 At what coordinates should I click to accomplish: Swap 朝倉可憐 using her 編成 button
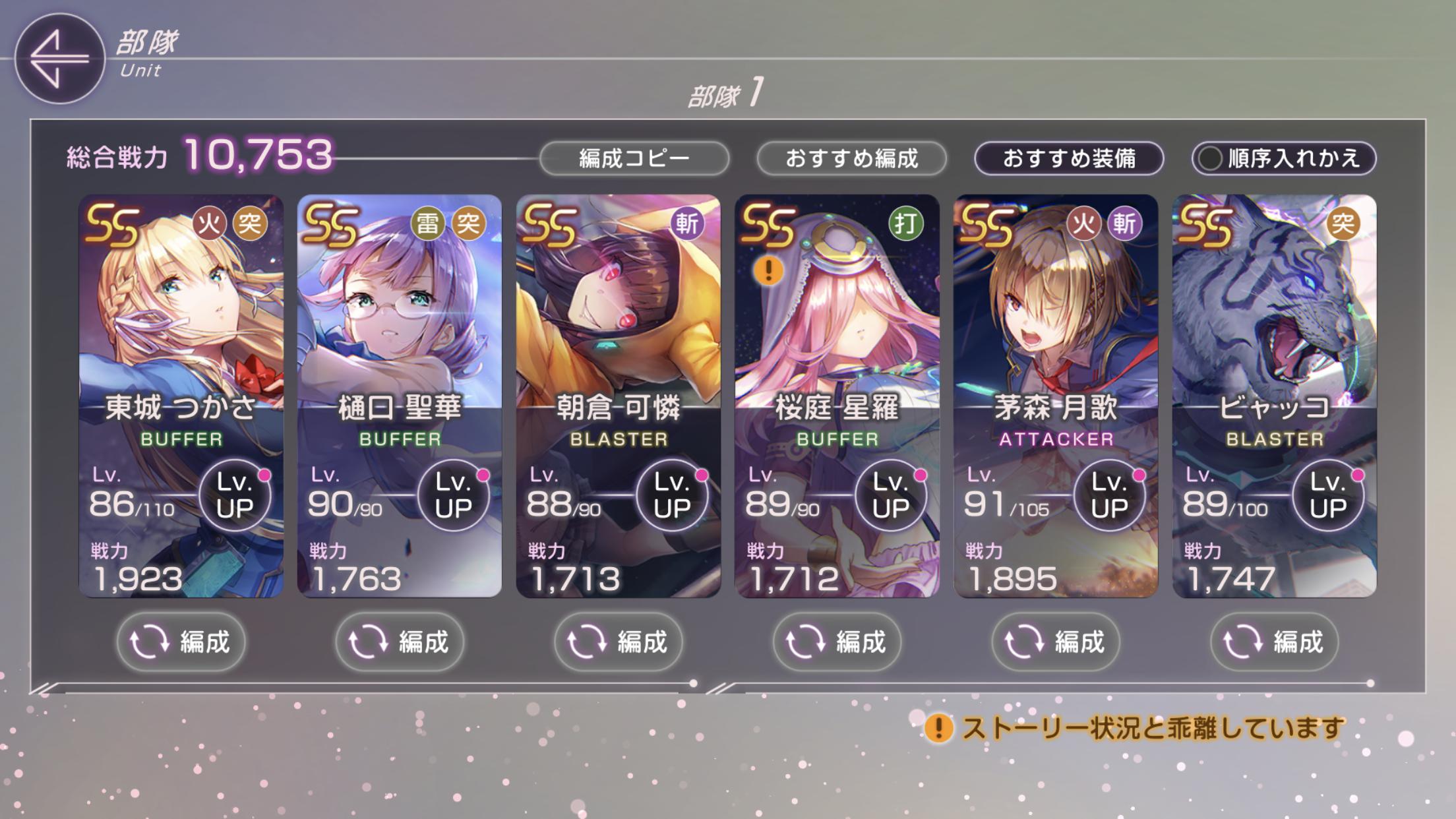click(619, 642)
